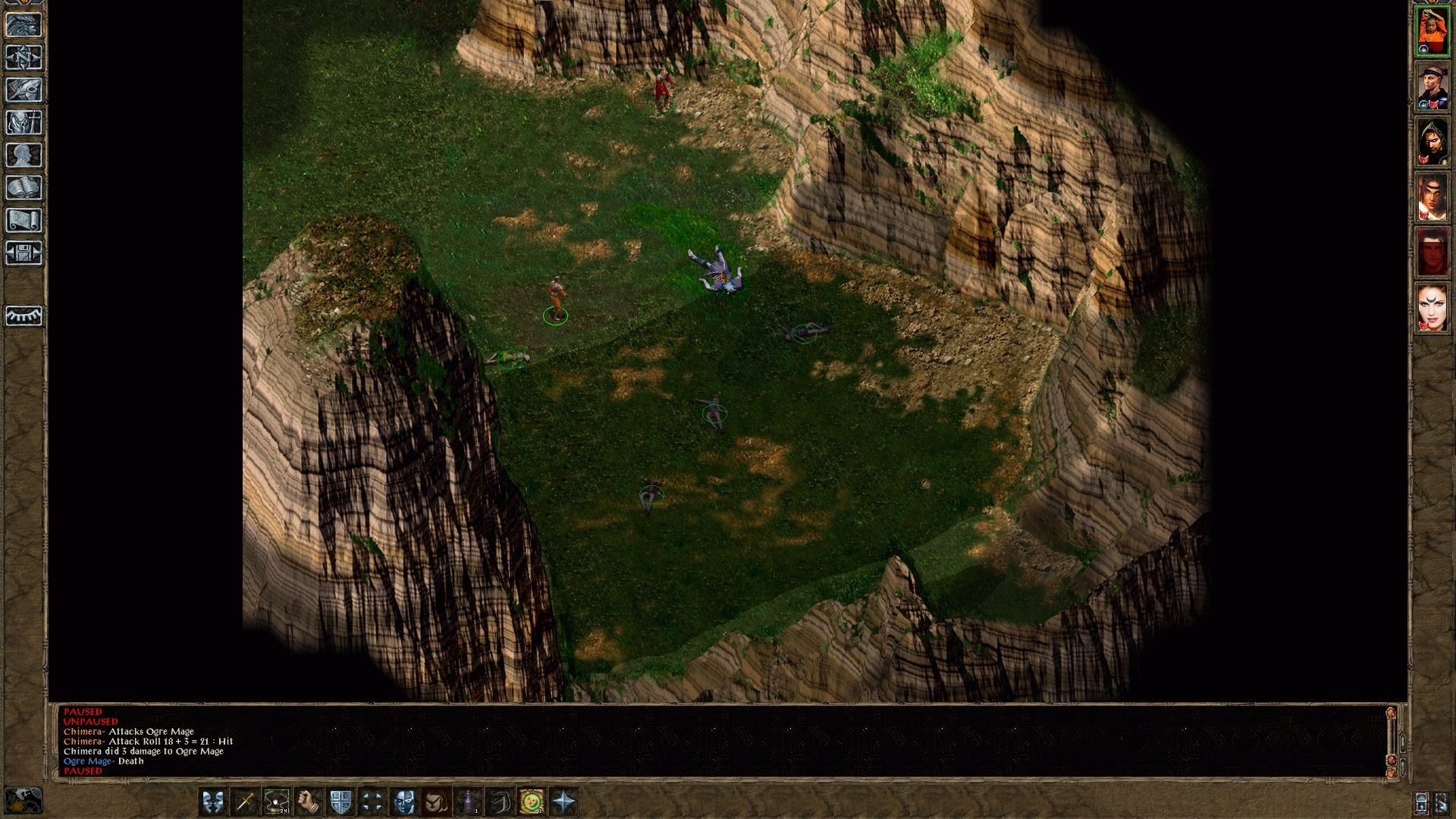Select the sword attack action
This screenshot has width=1456, height=819.
click(x=245, y=800)
